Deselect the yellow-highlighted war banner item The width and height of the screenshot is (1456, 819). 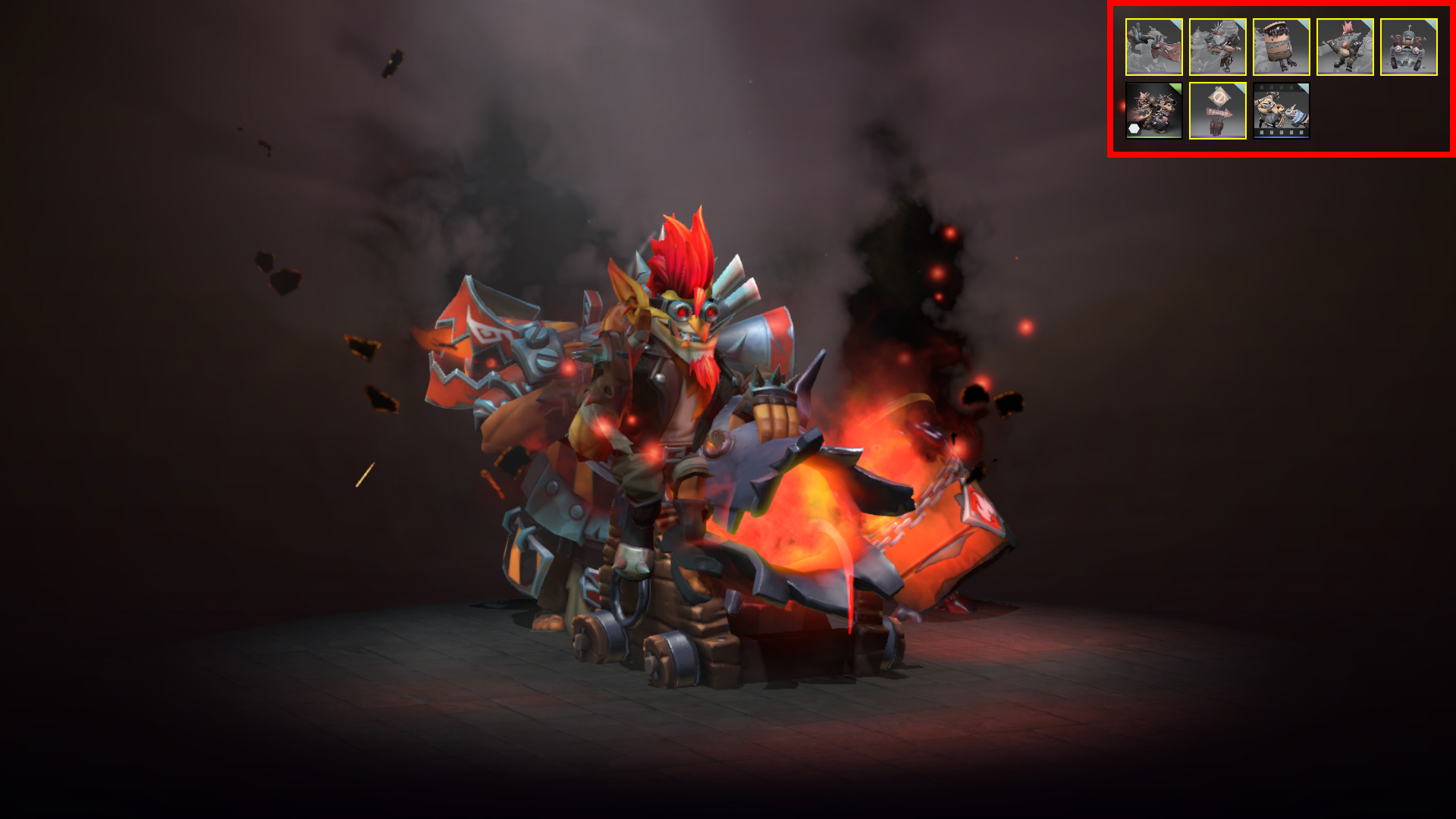tap(1154, 47)
